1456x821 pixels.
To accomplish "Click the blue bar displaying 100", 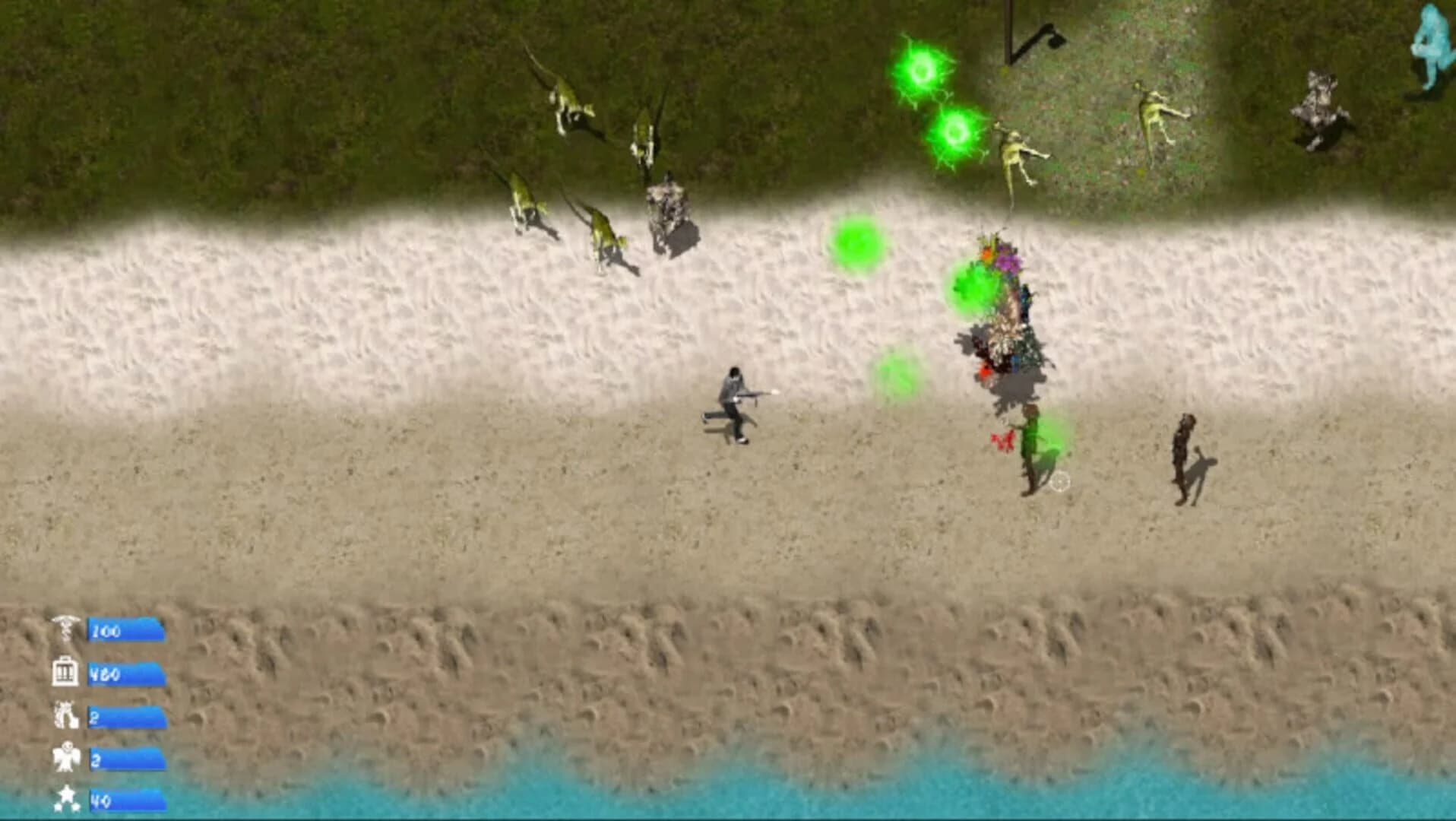I will click(125, 629).
